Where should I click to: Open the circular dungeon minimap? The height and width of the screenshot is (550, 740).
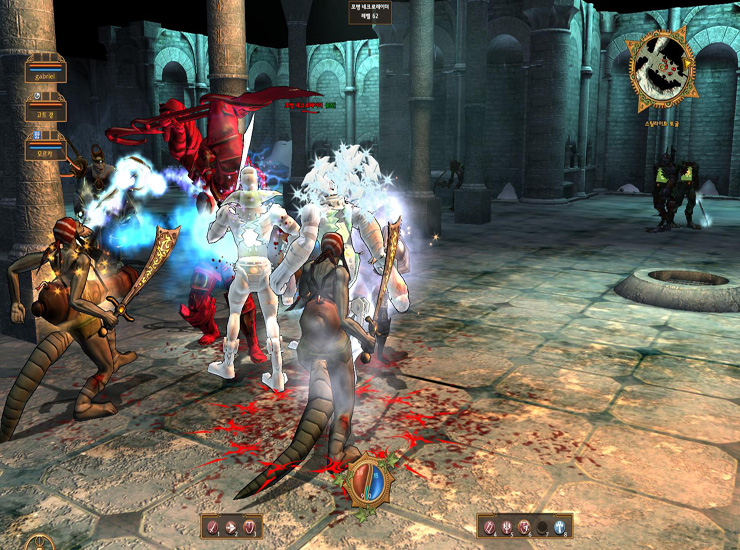[661, 70]
